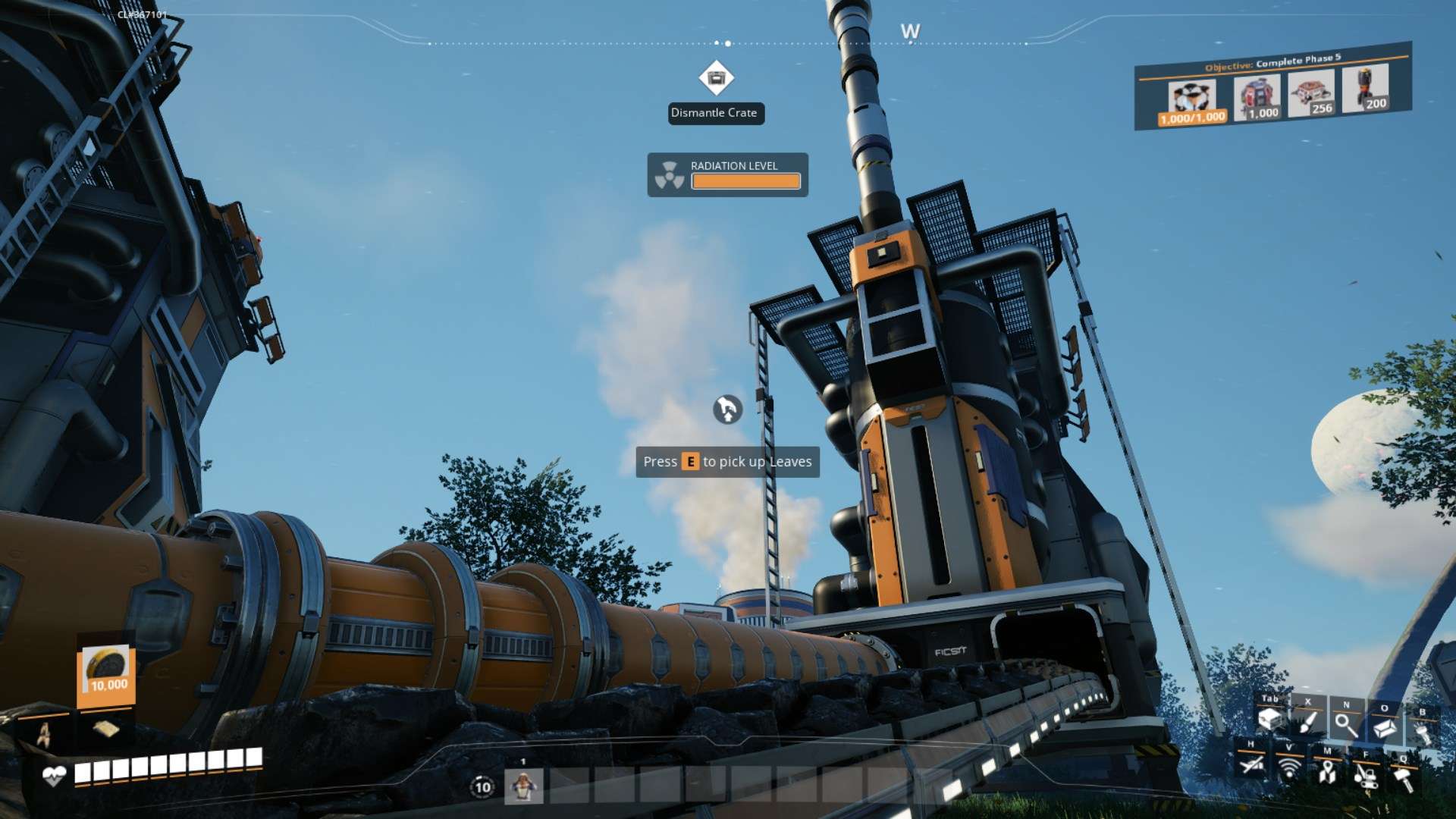Click the codex box icon
This screenshot has width=1456, height=819.
(1385, 728)
